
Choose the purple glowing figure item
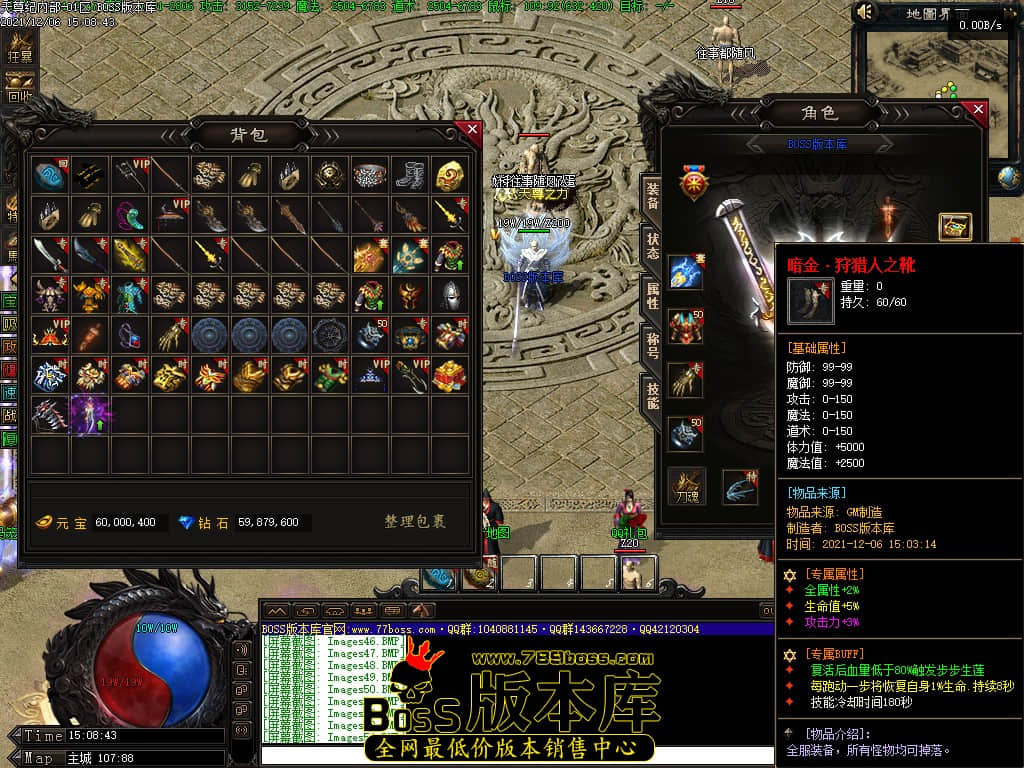pos(90,415)
